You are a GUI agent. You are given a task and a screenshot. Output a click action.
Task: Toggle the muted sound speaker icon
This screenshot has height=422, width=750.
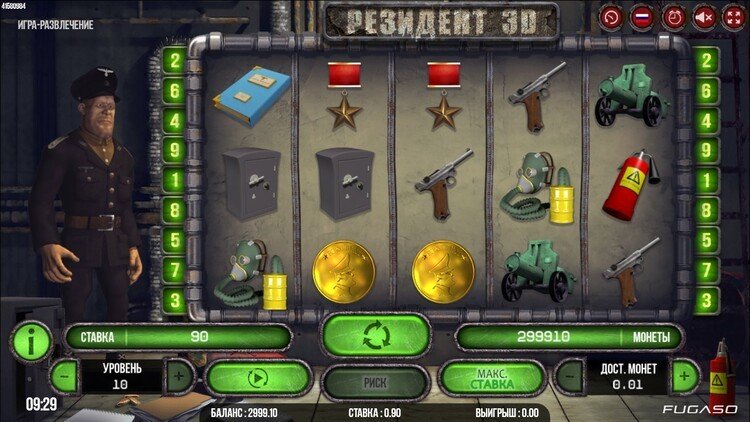[704, 16]
